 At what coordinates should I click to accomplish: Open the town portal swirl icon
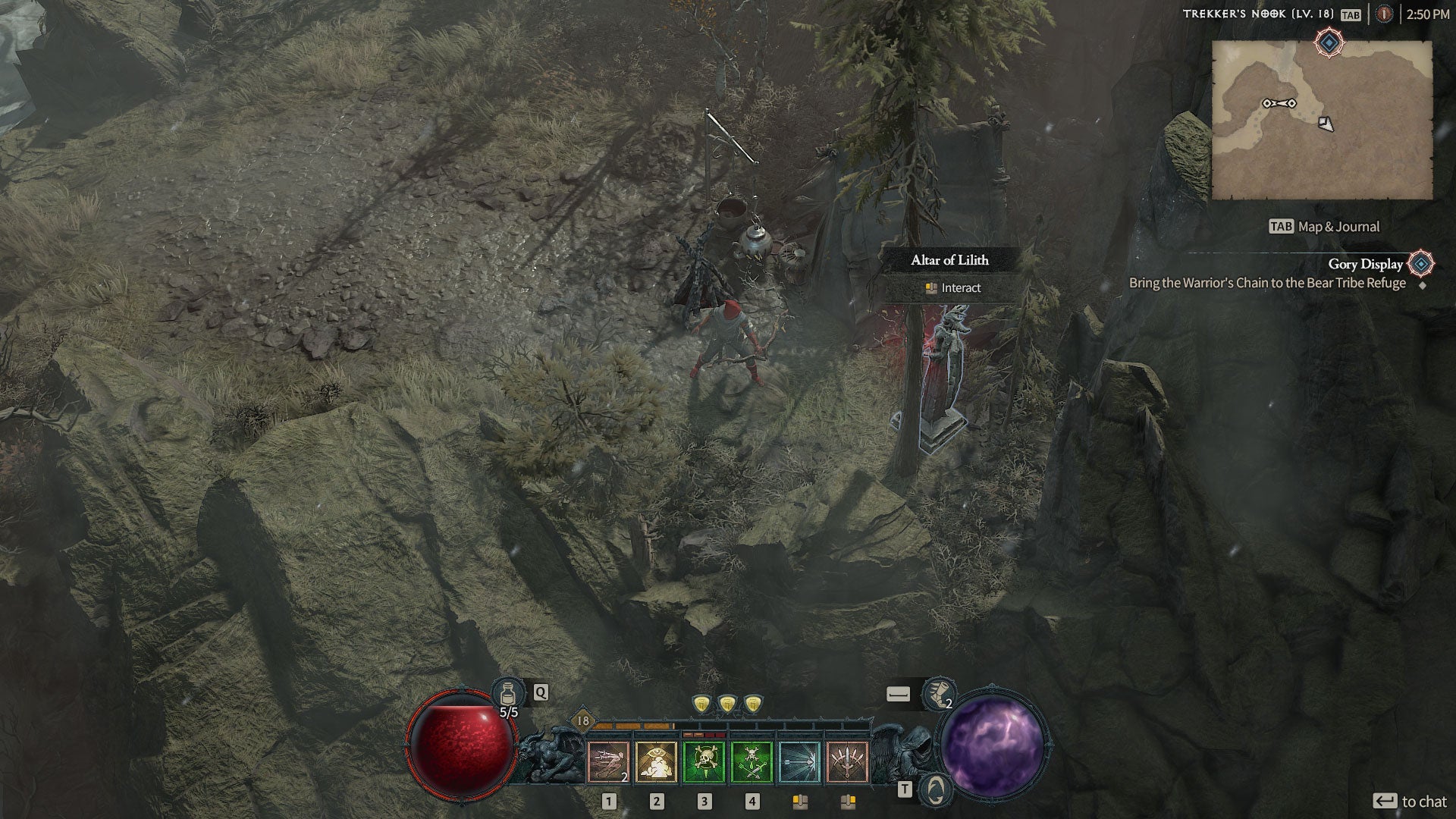(x=937, y=790)
